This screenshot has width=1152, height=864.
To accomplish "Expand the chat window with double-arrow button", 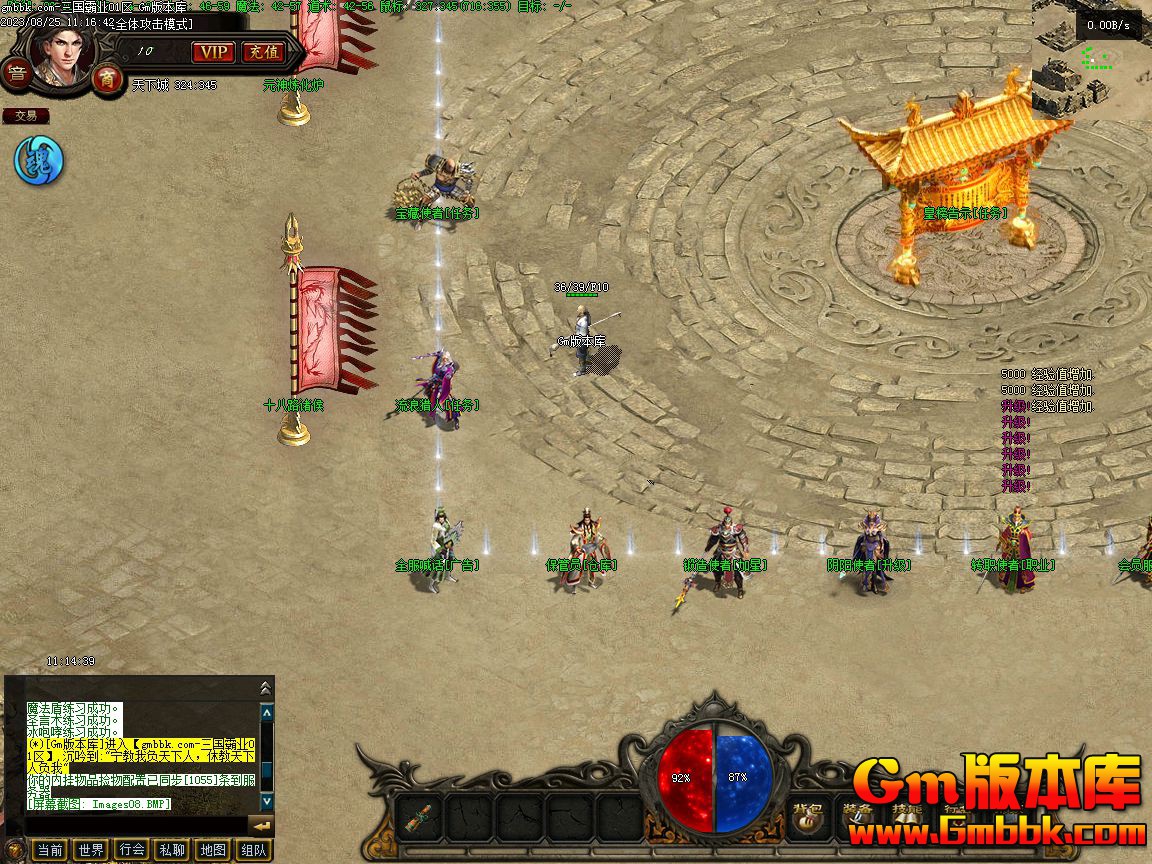I will (265, 688).
